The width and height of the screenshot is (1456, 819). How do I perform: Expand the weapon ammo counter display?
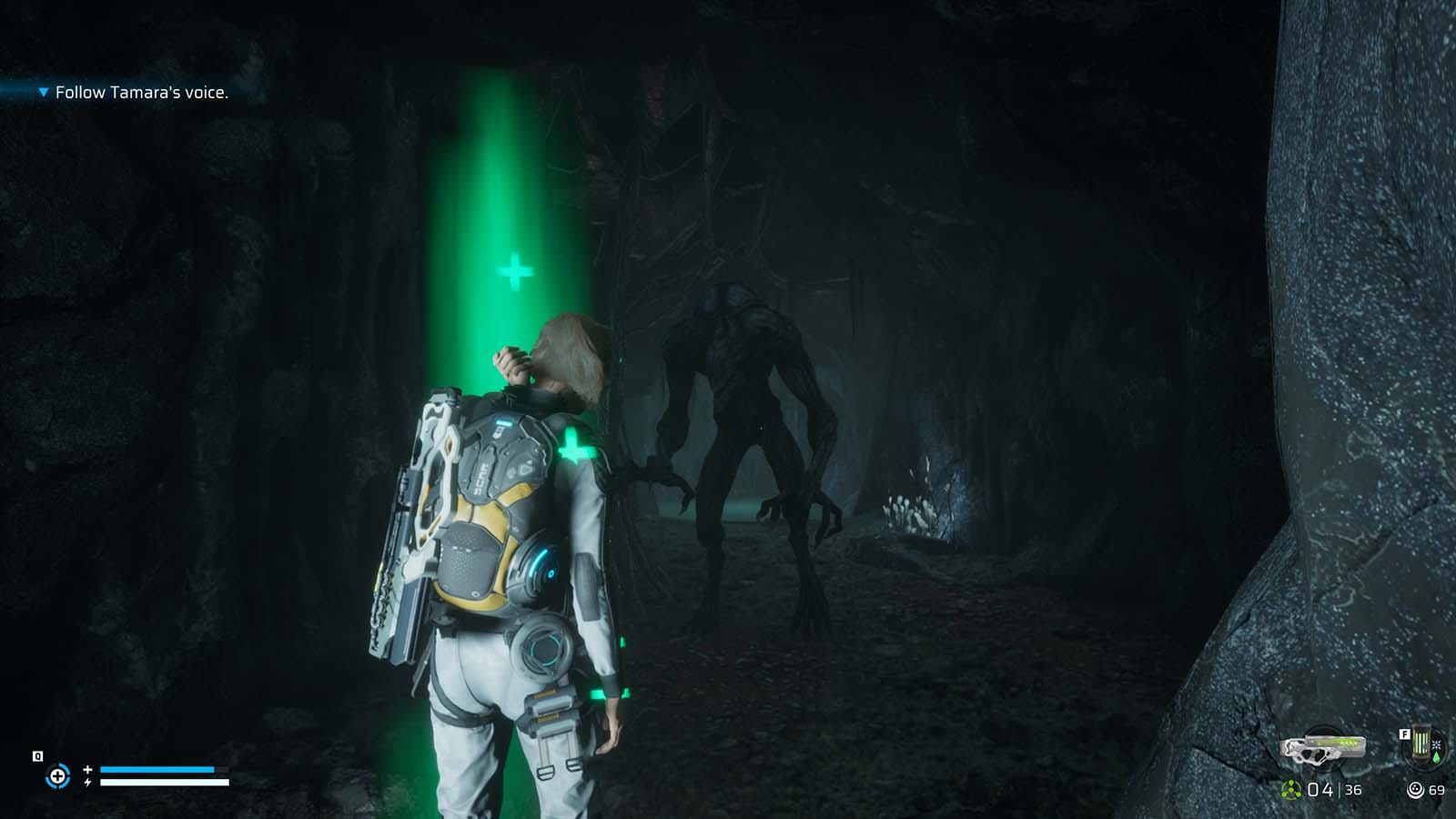(1324, 789)
